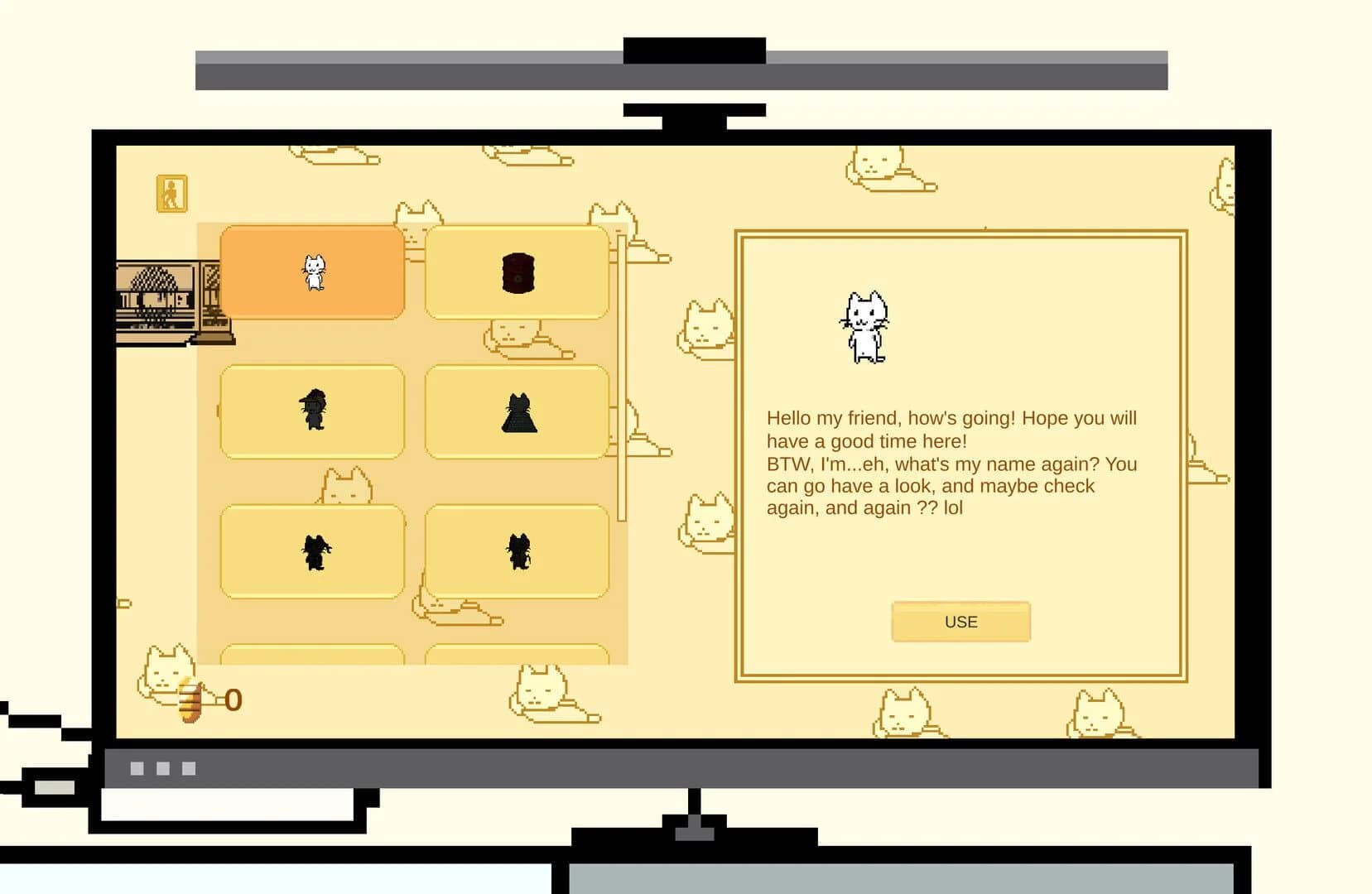The width and height of the screenshot is (1372, 894).
Task: Select the hooded cat silhouette slot
Action: [311, 411]
